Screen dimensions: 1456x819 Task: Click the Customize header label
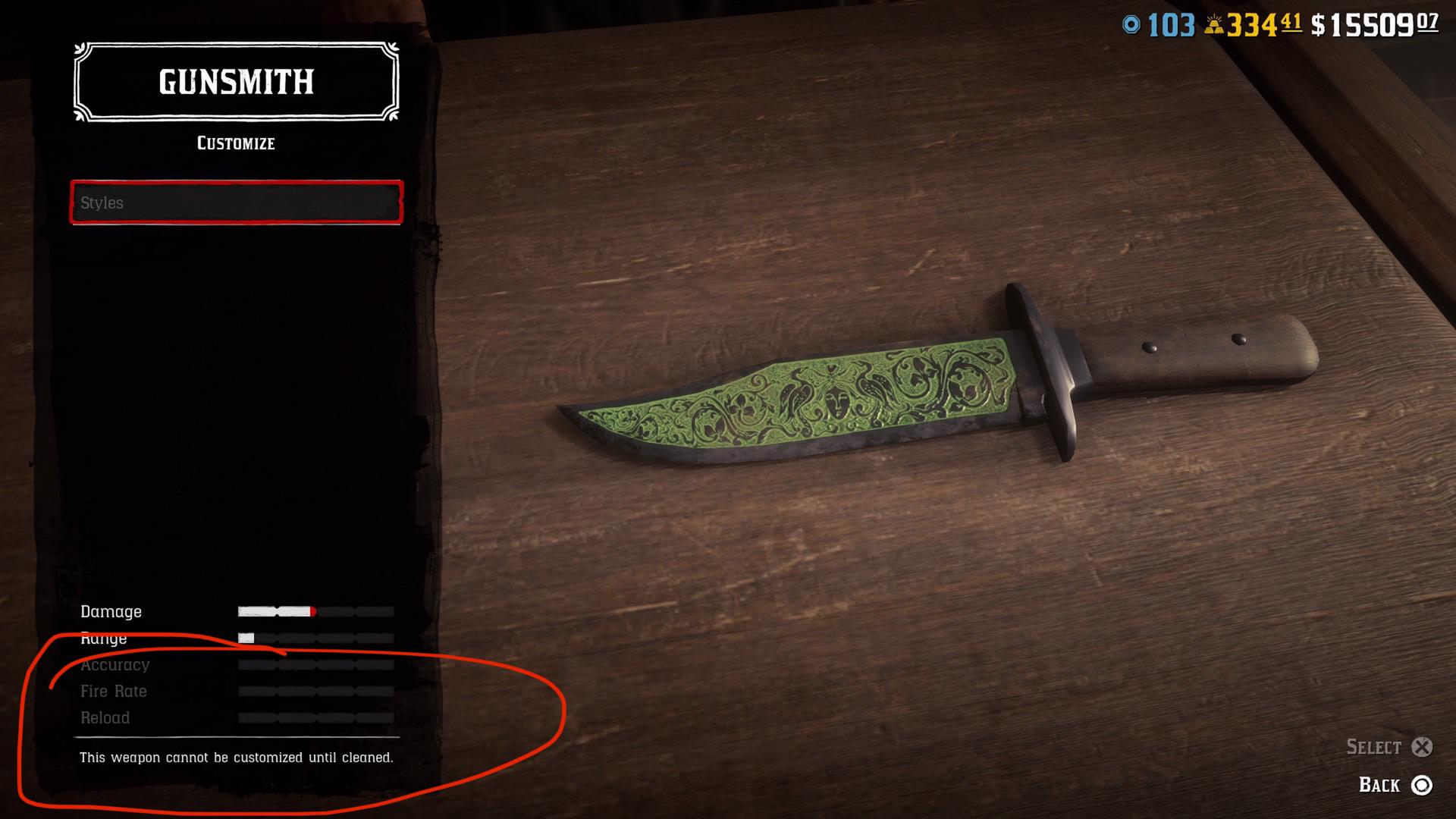pos(235,143)
